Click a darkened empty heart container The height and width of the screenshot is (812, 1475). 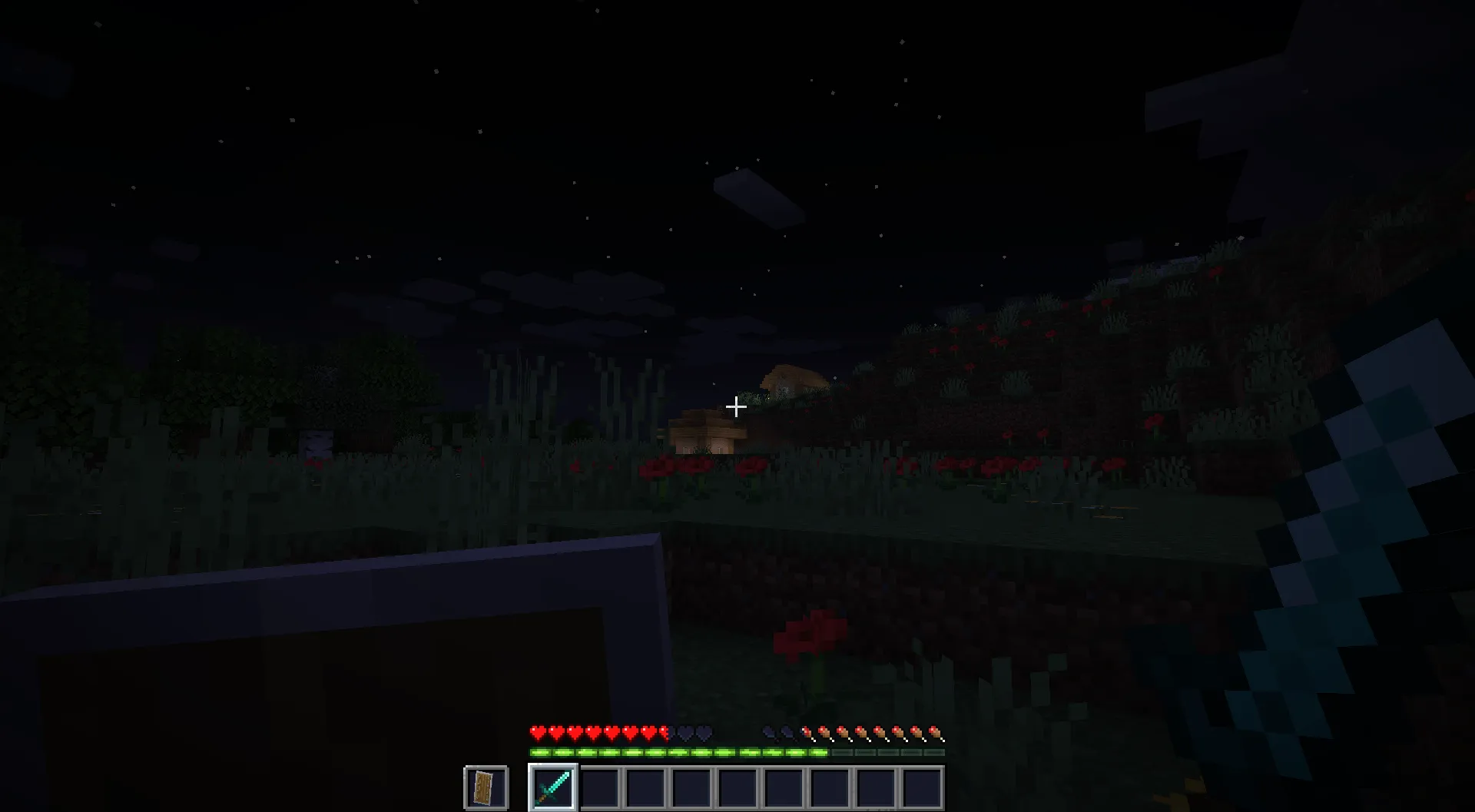point(685,732)
